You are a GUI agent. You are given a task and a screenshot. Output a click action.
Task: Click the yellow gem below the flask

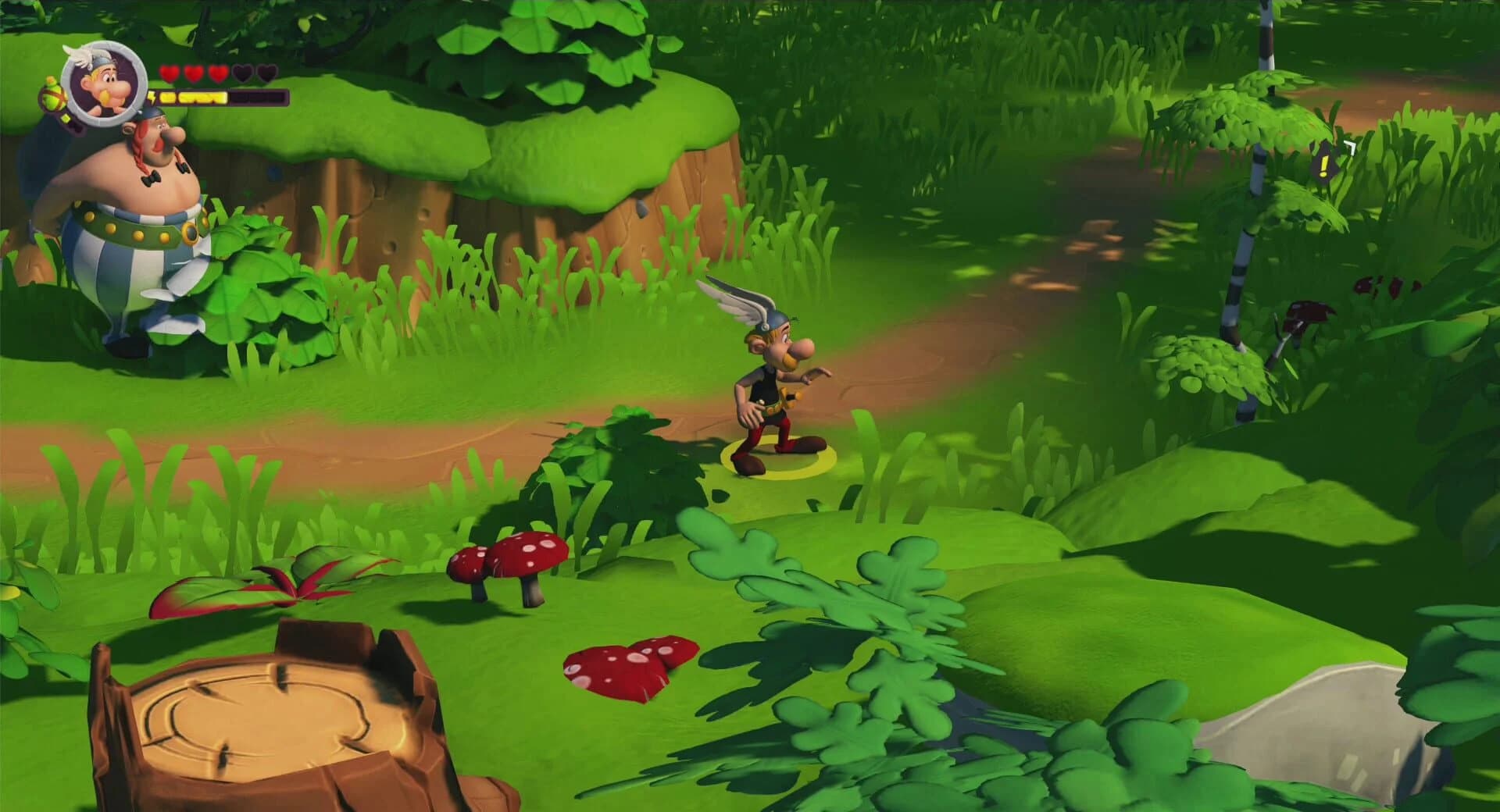[x=66, y=118]
